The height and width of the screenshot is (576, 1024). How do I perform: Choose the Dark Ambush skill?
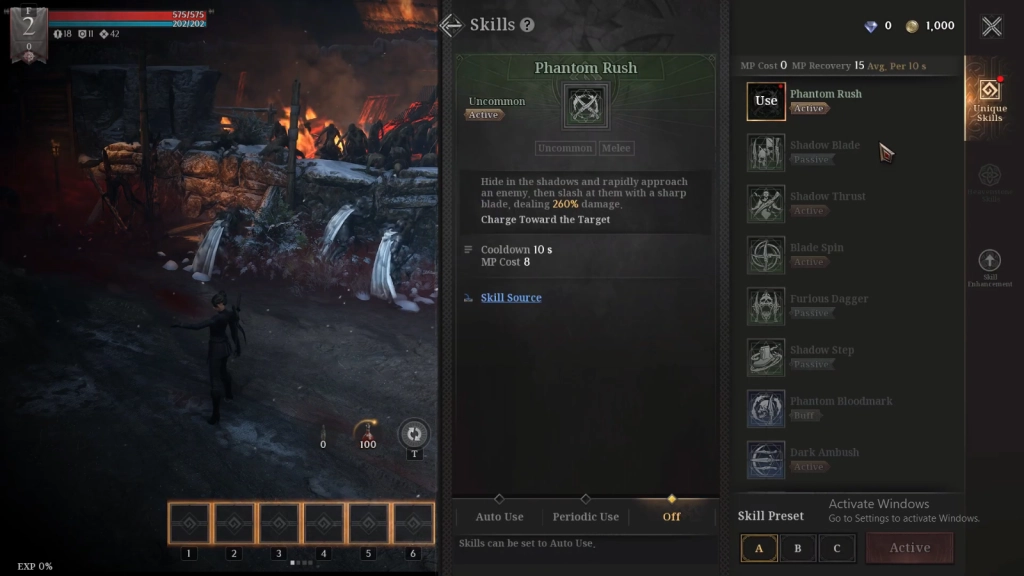coord(766,459)
